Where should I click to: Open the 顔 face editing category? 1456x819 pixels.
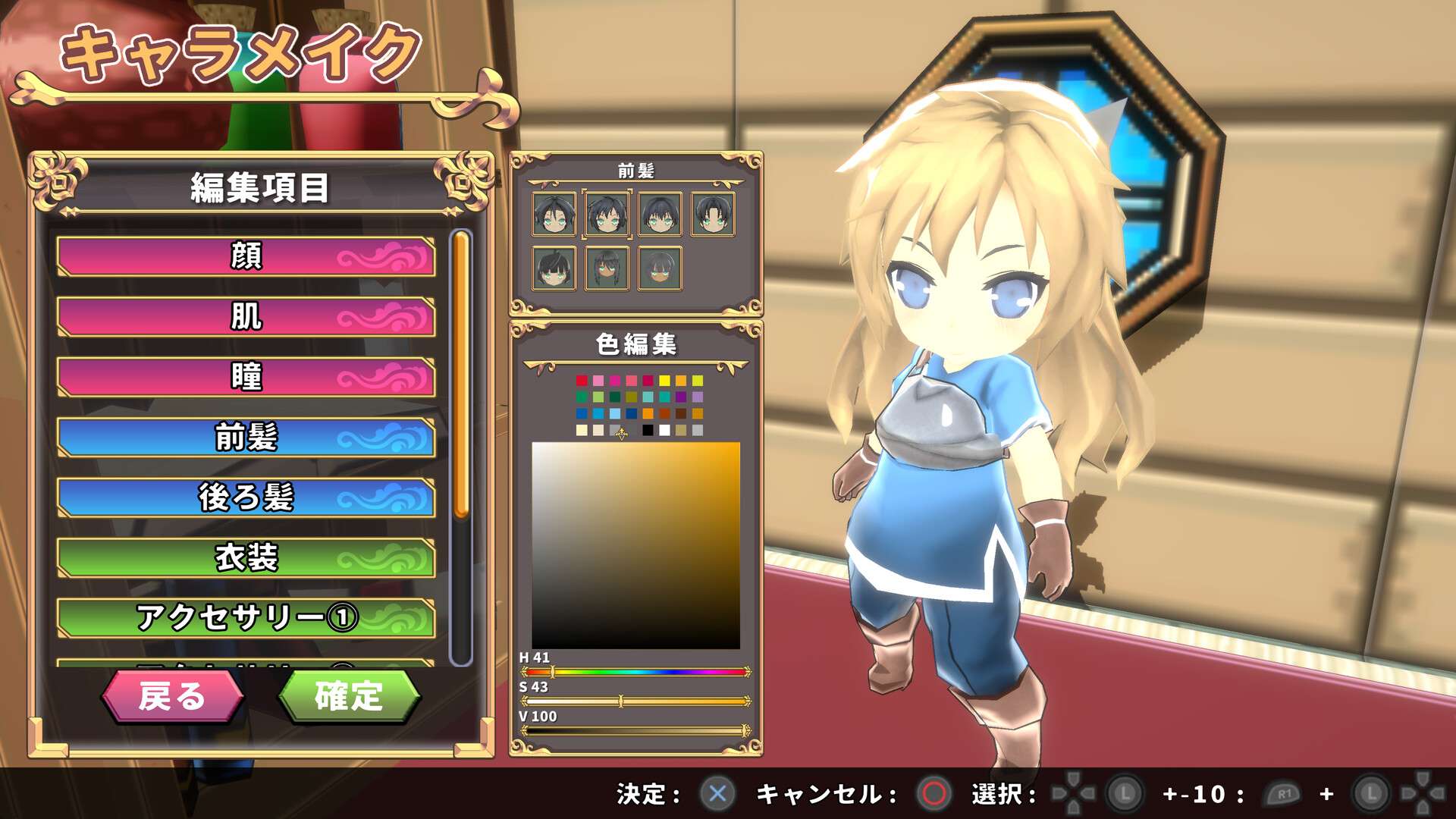245,258
